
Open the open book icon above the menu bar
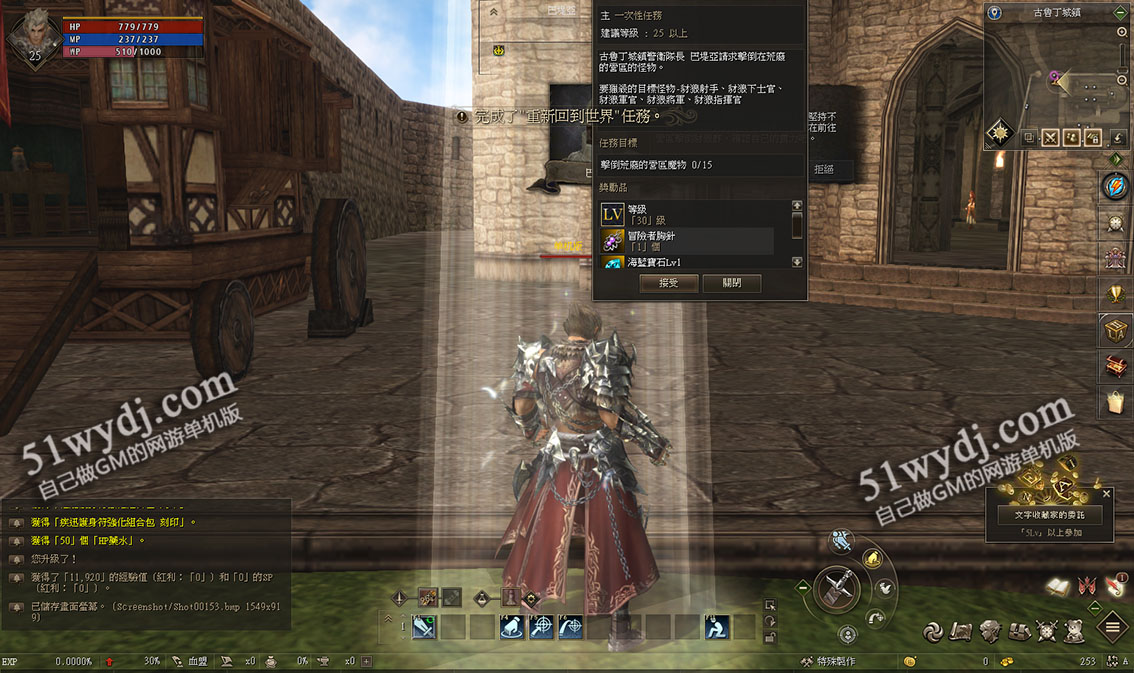coord(1058,588)
